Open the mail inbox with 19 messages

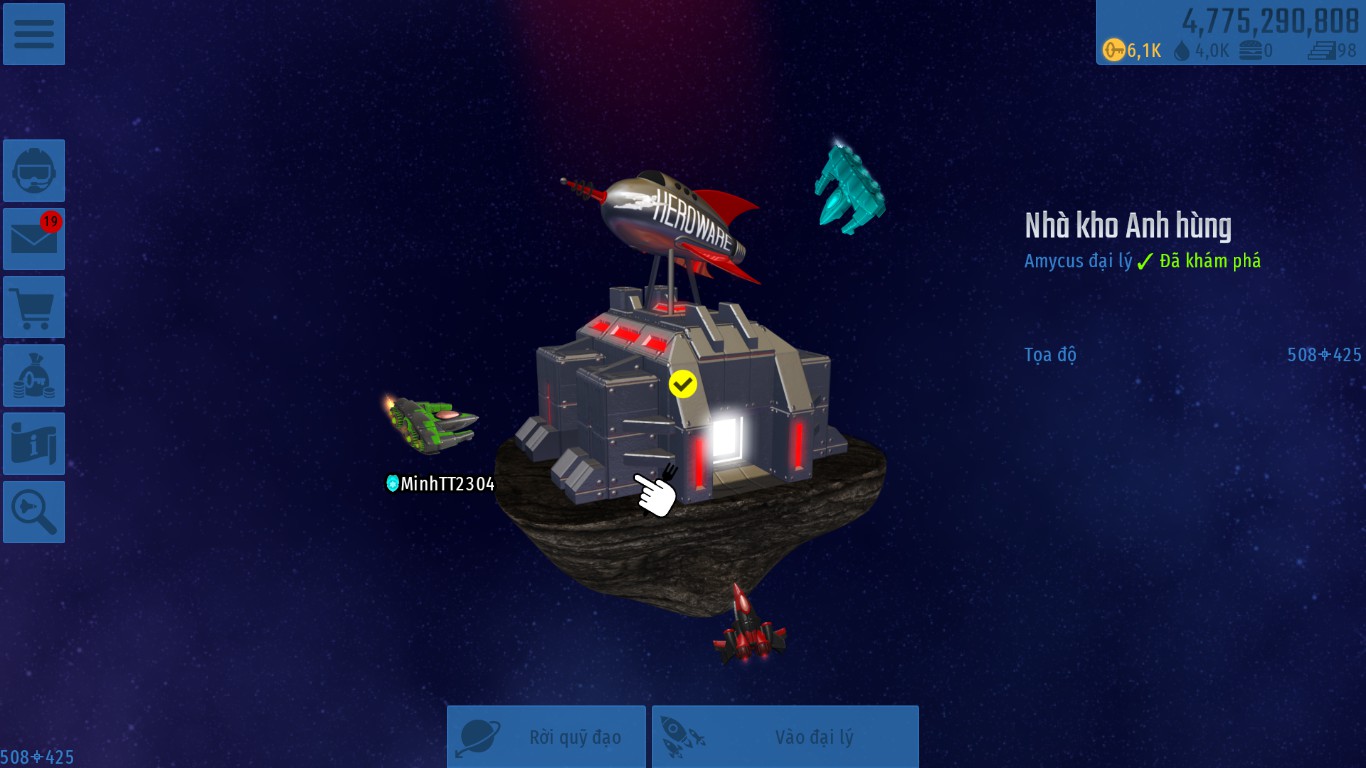click(34, 239)
